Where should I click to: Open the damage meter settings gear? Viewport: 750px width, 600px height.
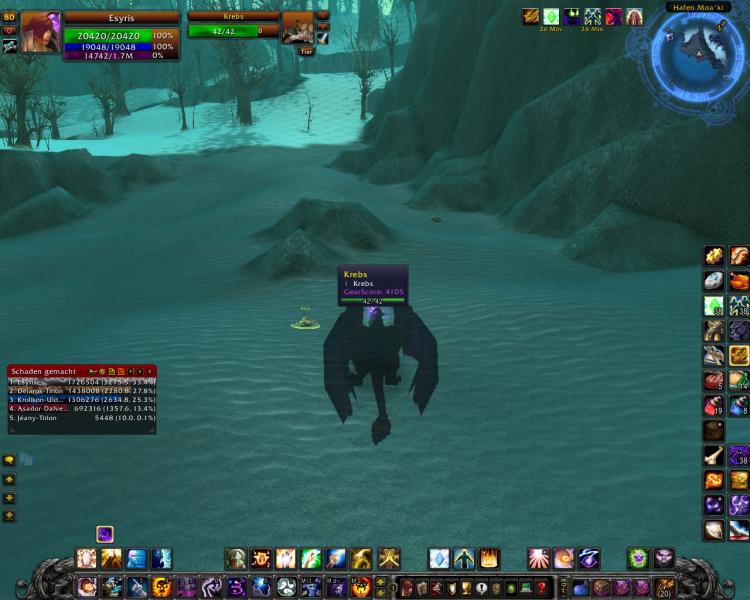pos(101,371)
